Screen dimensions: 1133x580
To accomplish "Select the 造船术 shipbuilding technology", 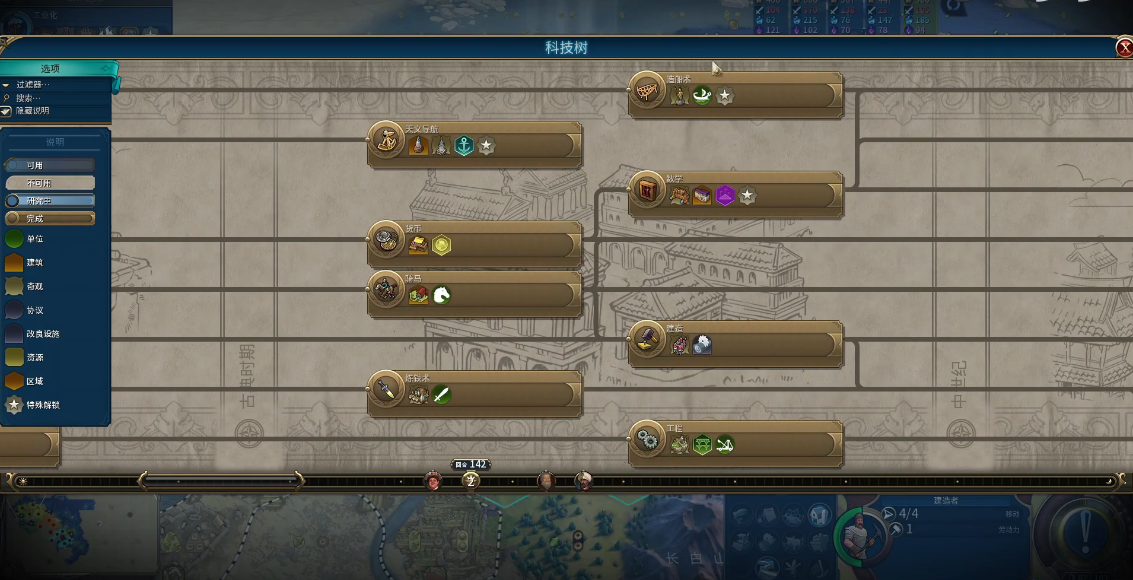I will tap(735, 94).
